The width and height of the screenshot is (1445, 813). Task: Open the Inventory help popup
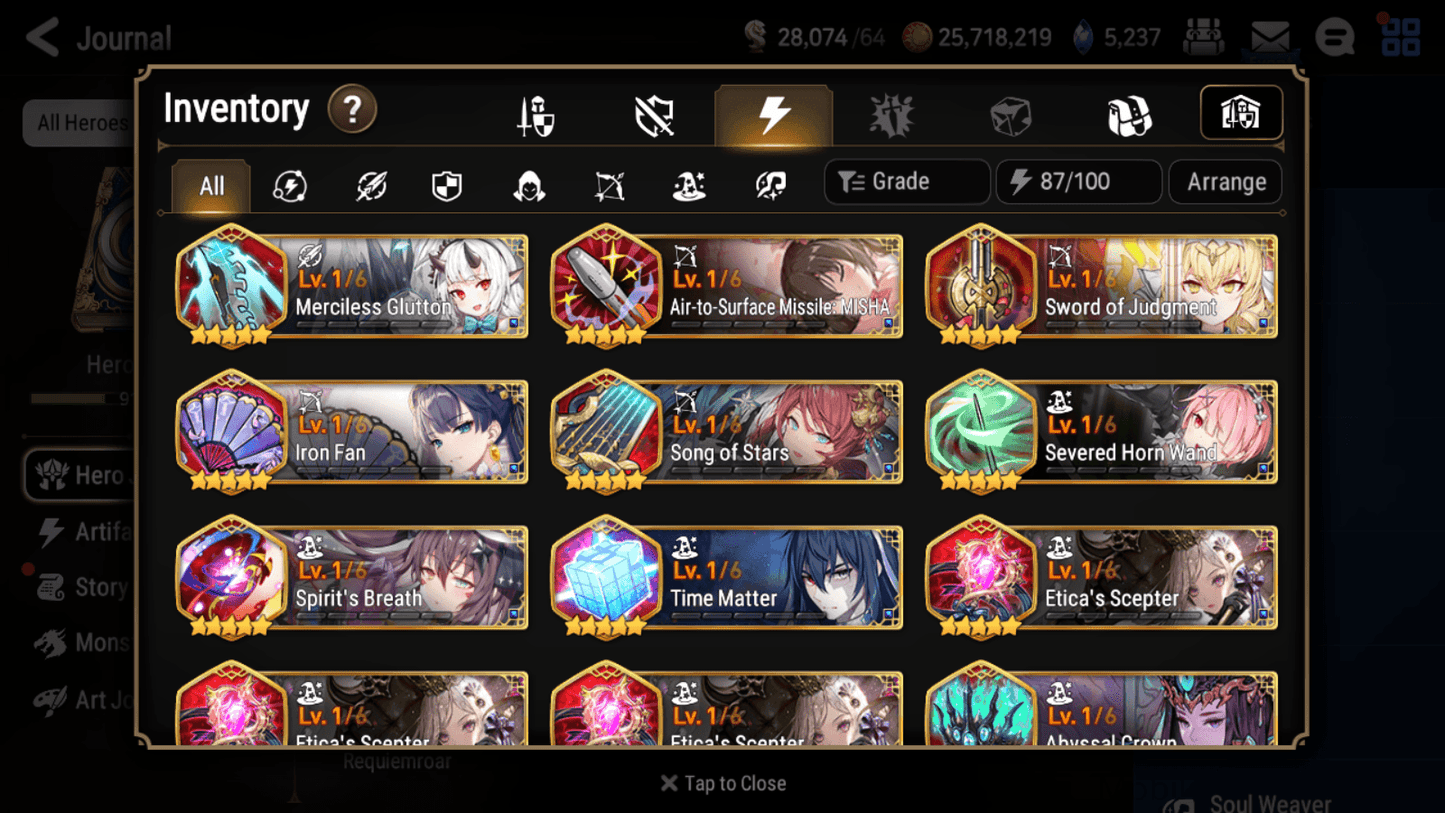(352, 111)
